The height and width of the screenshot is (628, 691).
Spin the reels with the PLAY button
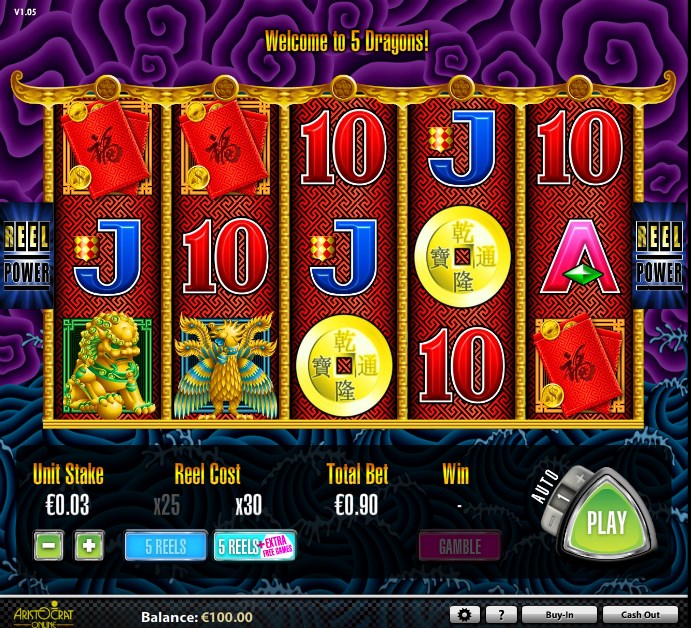pyautogui.click(x=606, y=521)
